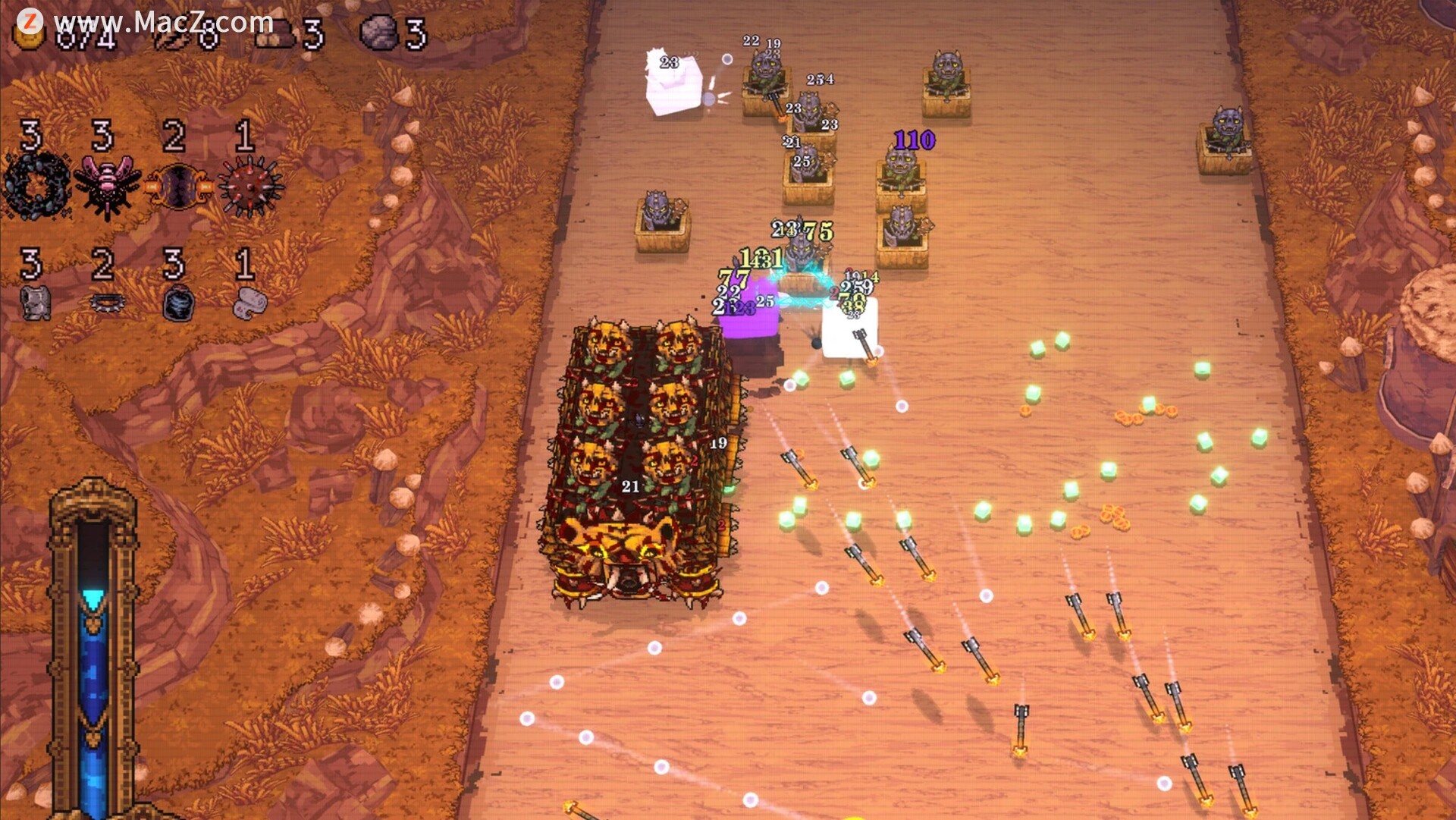Select the spiked collar item icon
The image size is (1456, 820).
pos(106,303)
